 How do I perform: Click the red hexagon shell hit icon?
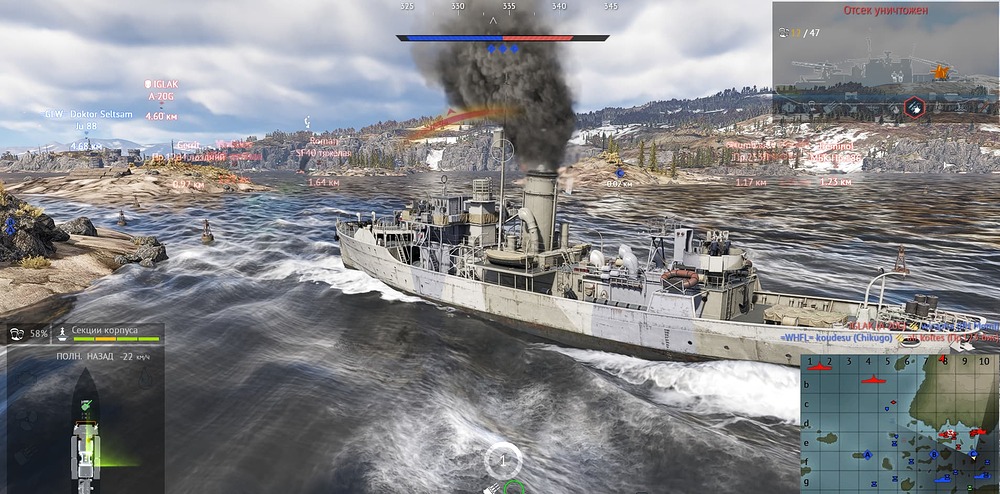point(912,106)
